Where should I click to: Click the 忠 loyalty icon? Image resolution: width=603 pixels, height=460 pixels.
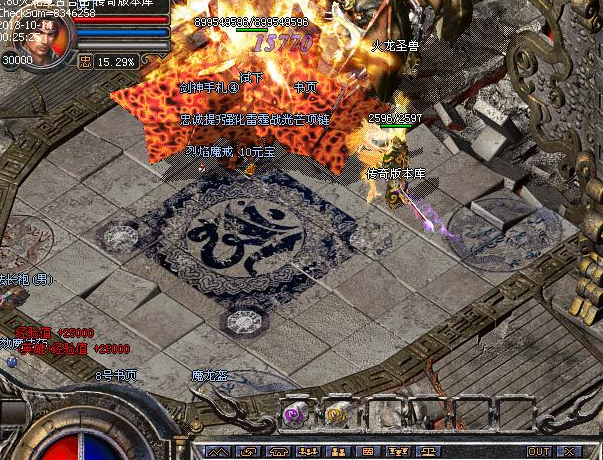[x=85, y=61]
